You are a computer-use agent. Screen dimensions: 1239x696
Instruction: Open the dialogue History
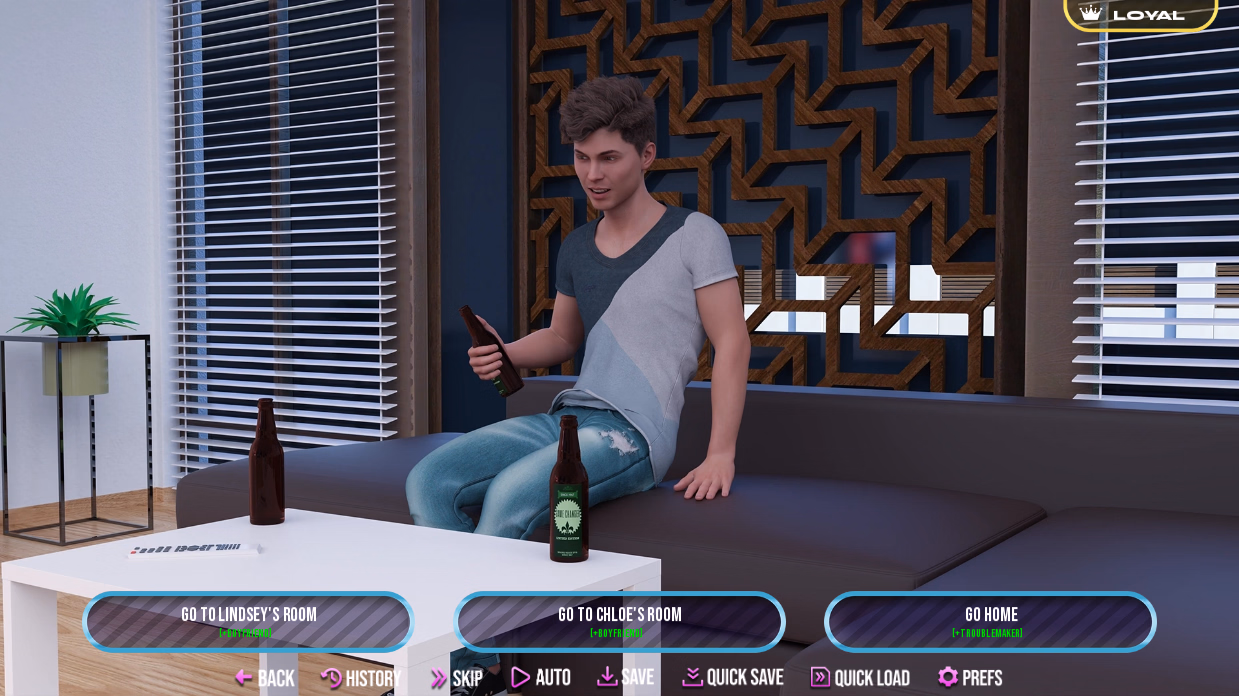[x=361, y=678]
